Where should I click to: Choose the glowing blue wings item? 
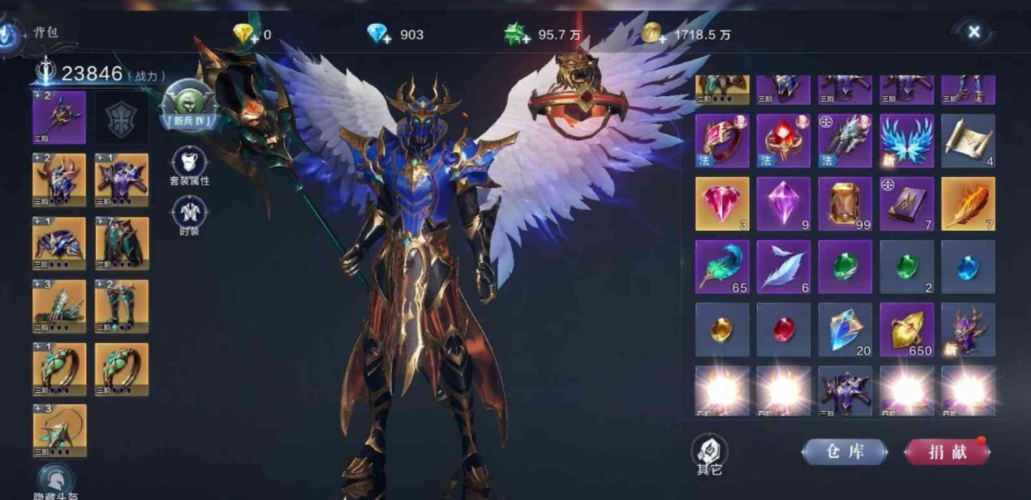coord(906,141)
